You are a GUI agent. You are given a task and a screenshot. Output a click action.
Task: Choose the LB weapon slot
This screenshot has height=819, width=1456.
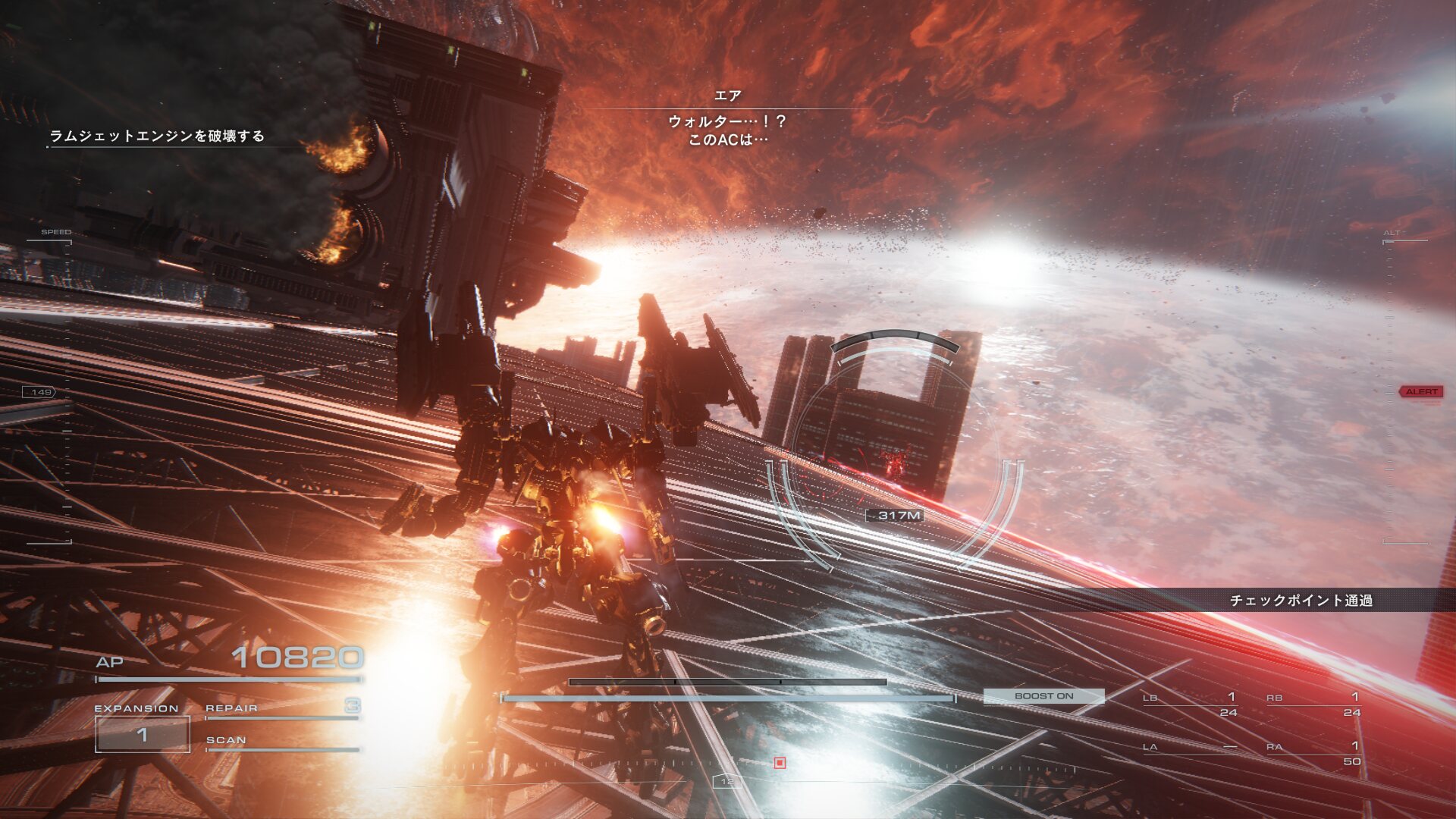point(1191,704)
